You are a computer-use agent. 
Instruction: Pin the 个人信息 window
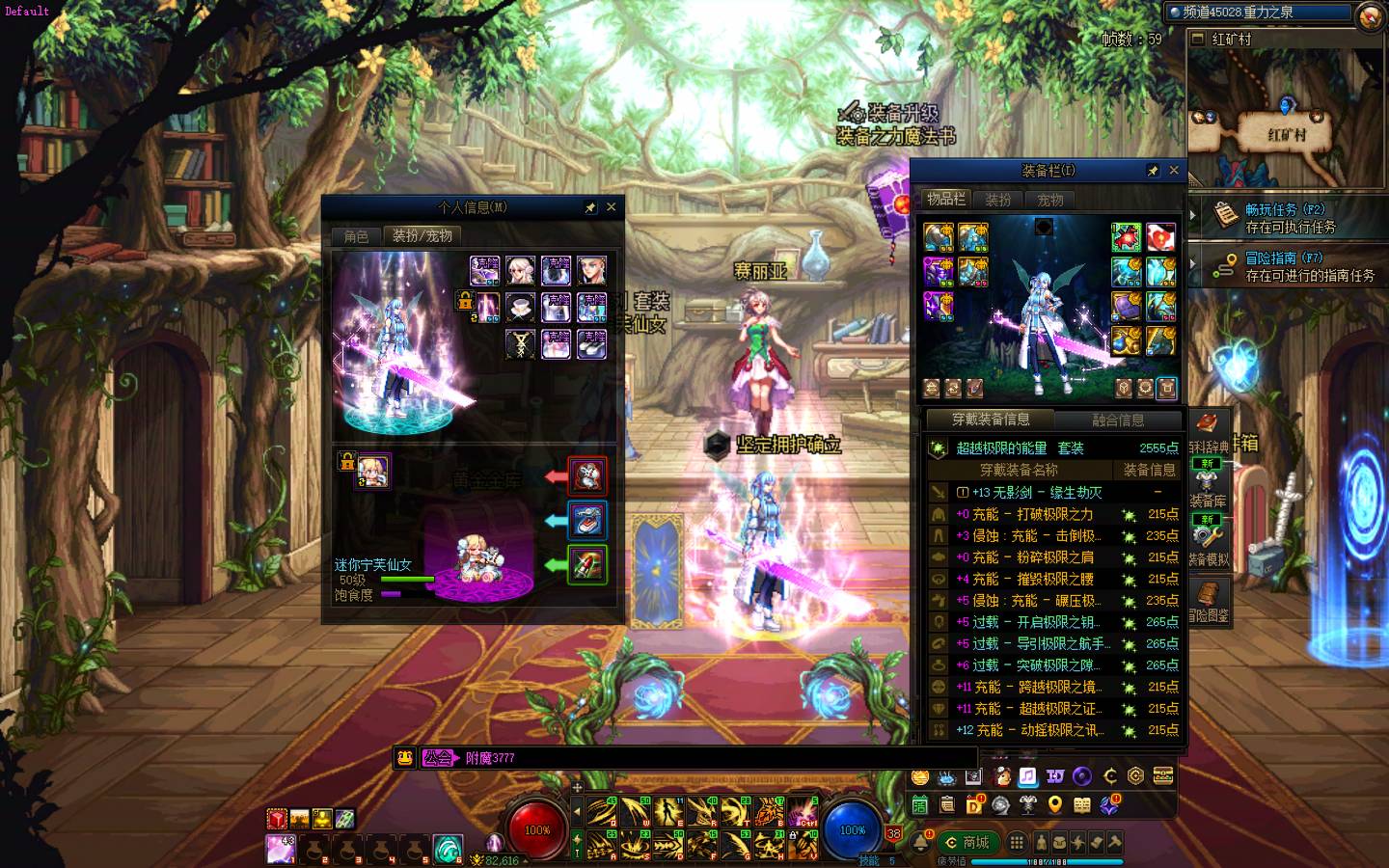pyautogui.click(x=590, y=206)
